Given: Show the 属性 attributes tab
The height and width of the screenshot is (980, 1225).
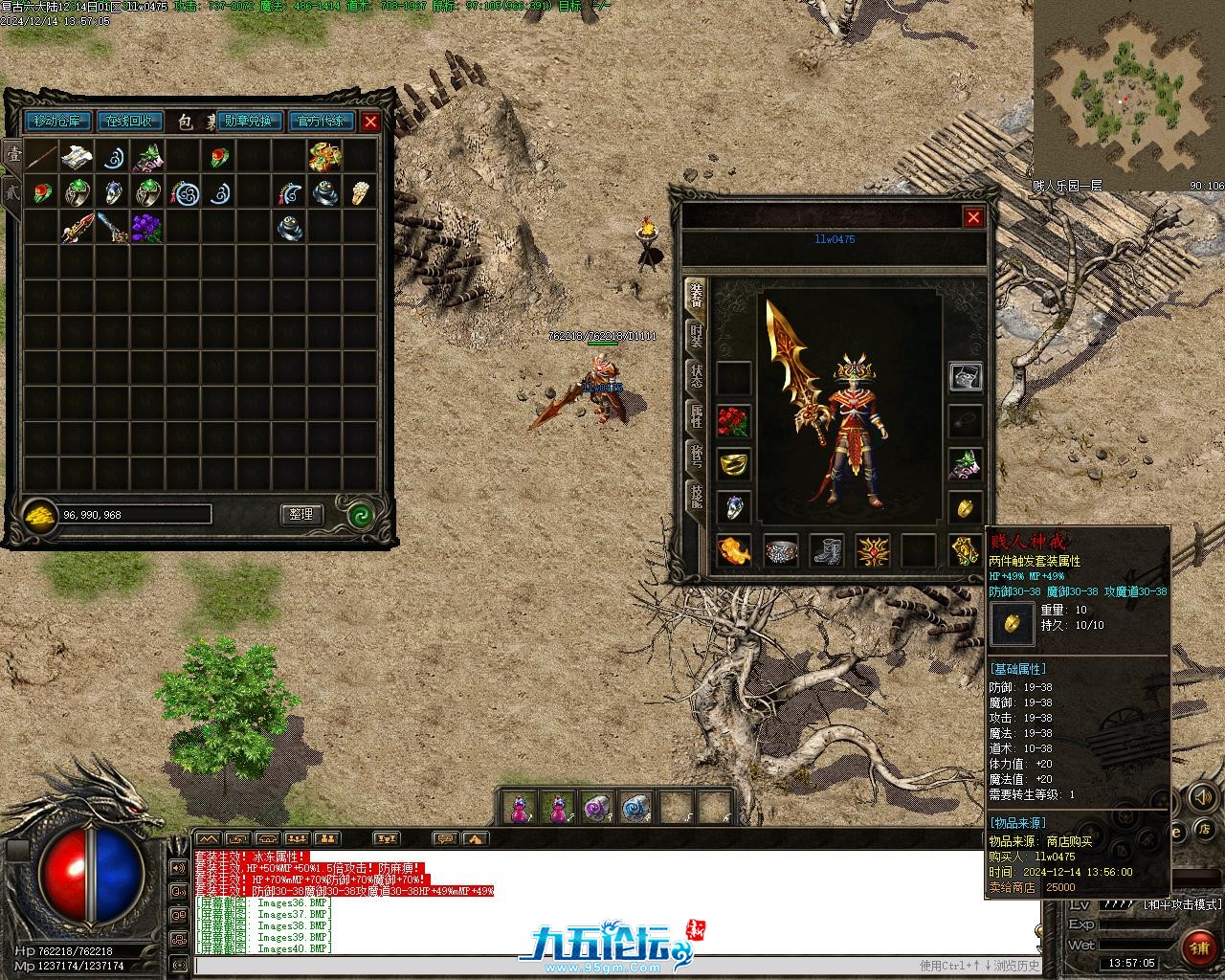Looking at the screenshot, I should pyautogui.click(x=696, y=416).
